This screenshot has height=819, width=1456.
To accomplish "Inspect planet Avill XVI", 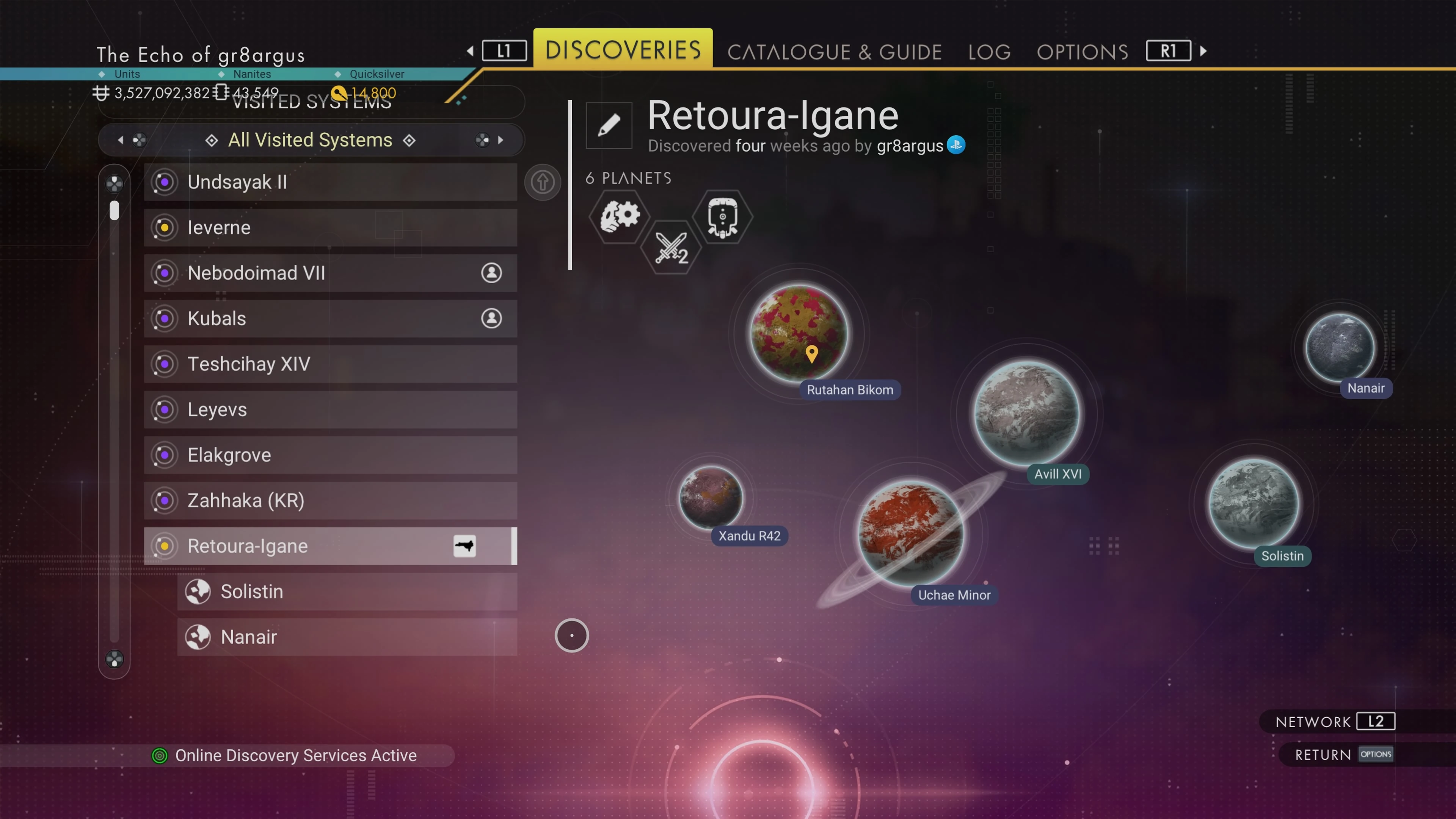I will (x=1027, y=413).
